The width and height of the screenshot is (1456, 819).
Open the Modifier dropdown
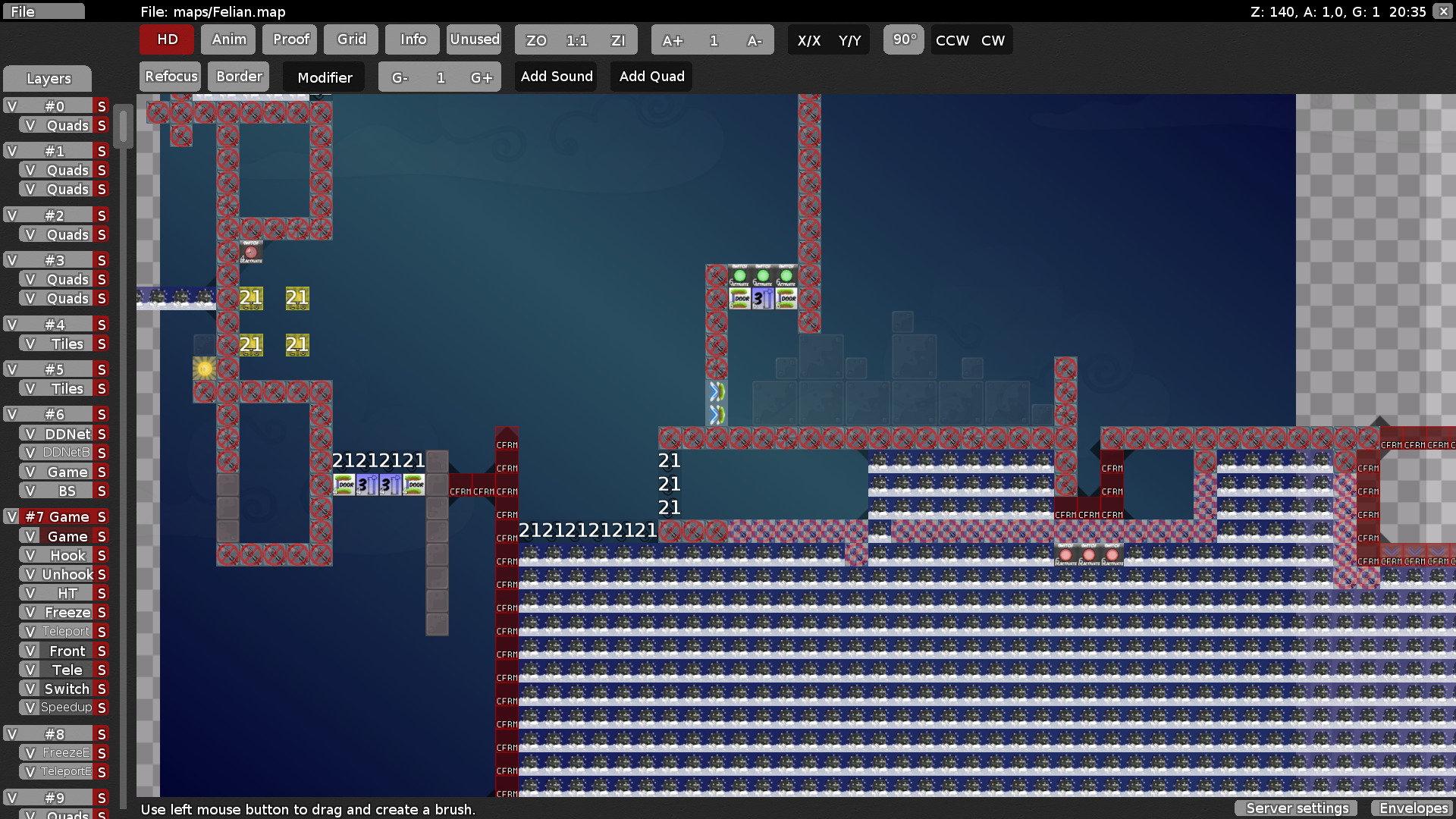324,77
